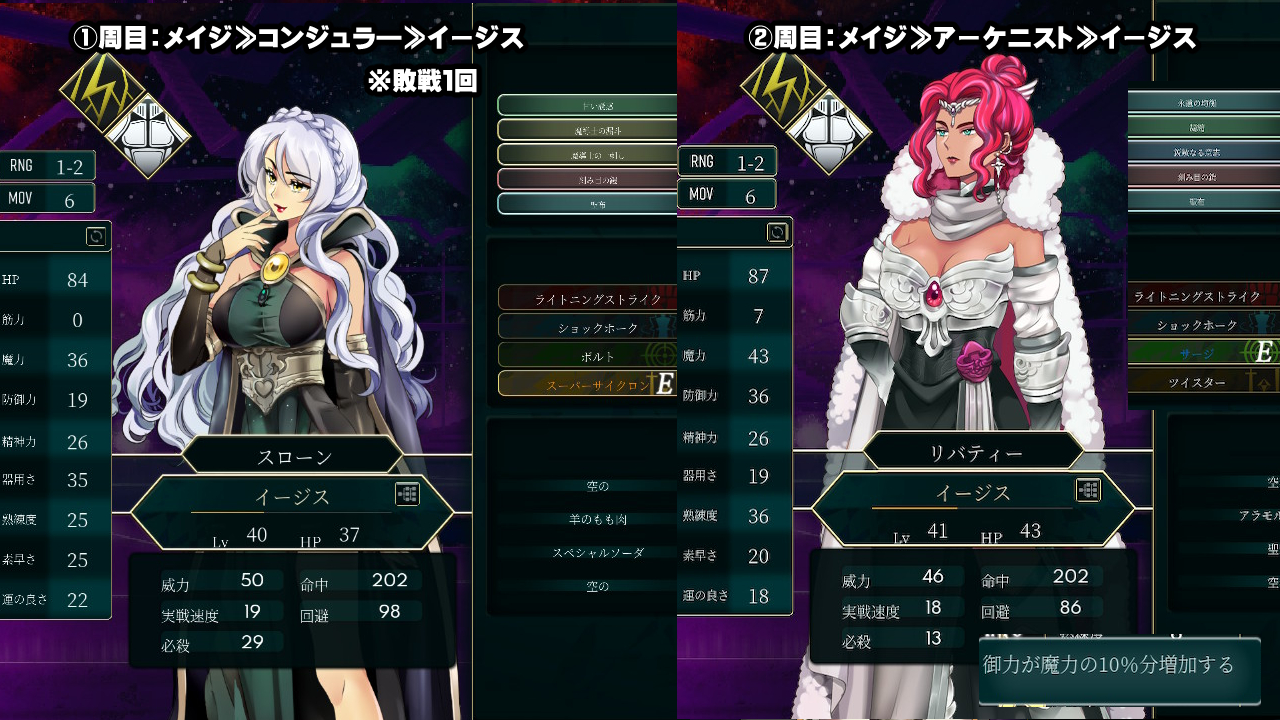
Task: Open class grid icon beside リバティー's イージス
Action: (x=1088, y=490)
